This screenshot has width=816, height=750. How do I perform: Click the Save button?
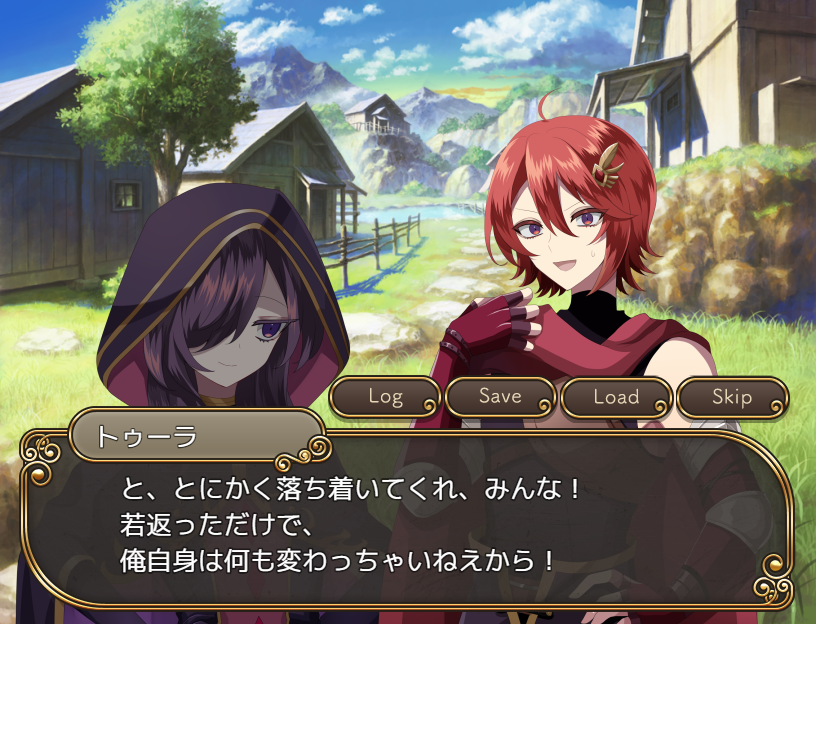coord(500,397)
